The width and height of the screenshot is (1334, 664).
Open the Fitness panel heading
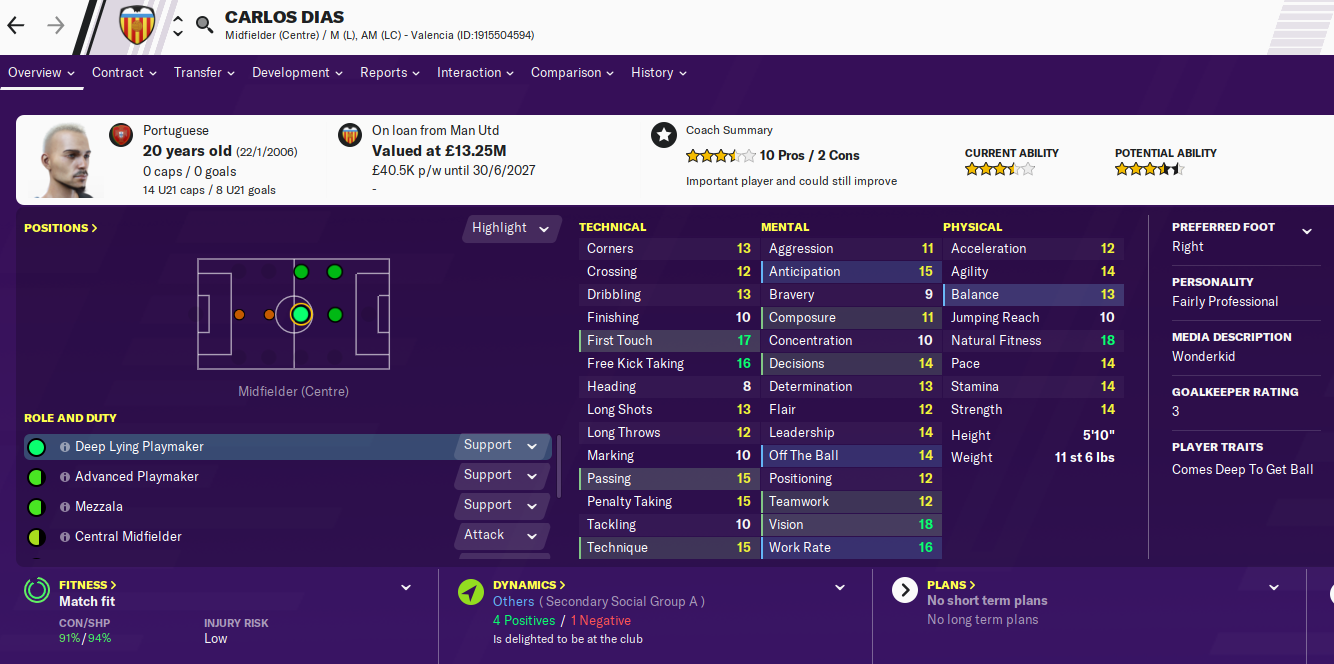point(87,585)
